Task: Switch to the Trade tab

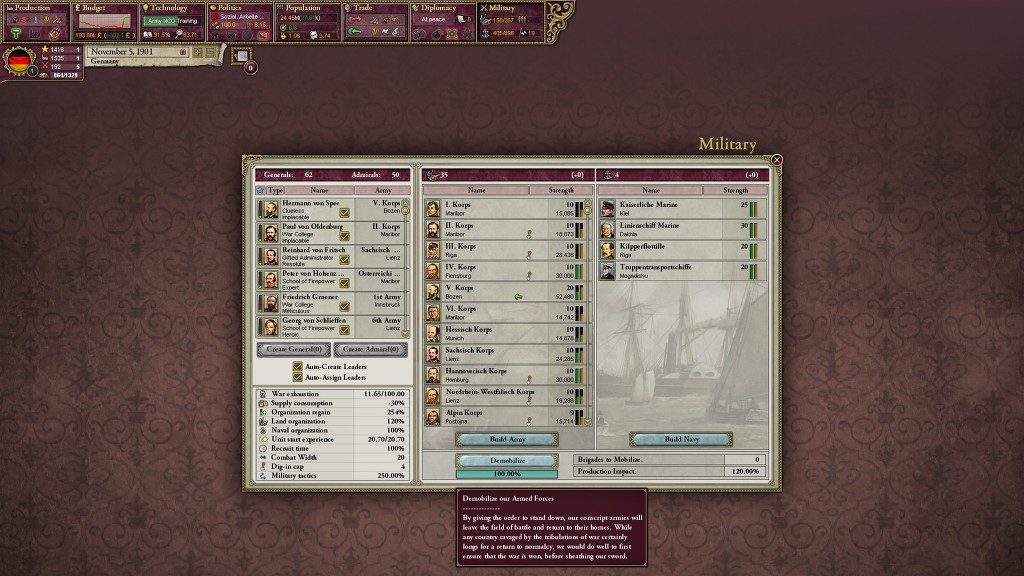Action: pyautogui.click(x=375, y=8)
